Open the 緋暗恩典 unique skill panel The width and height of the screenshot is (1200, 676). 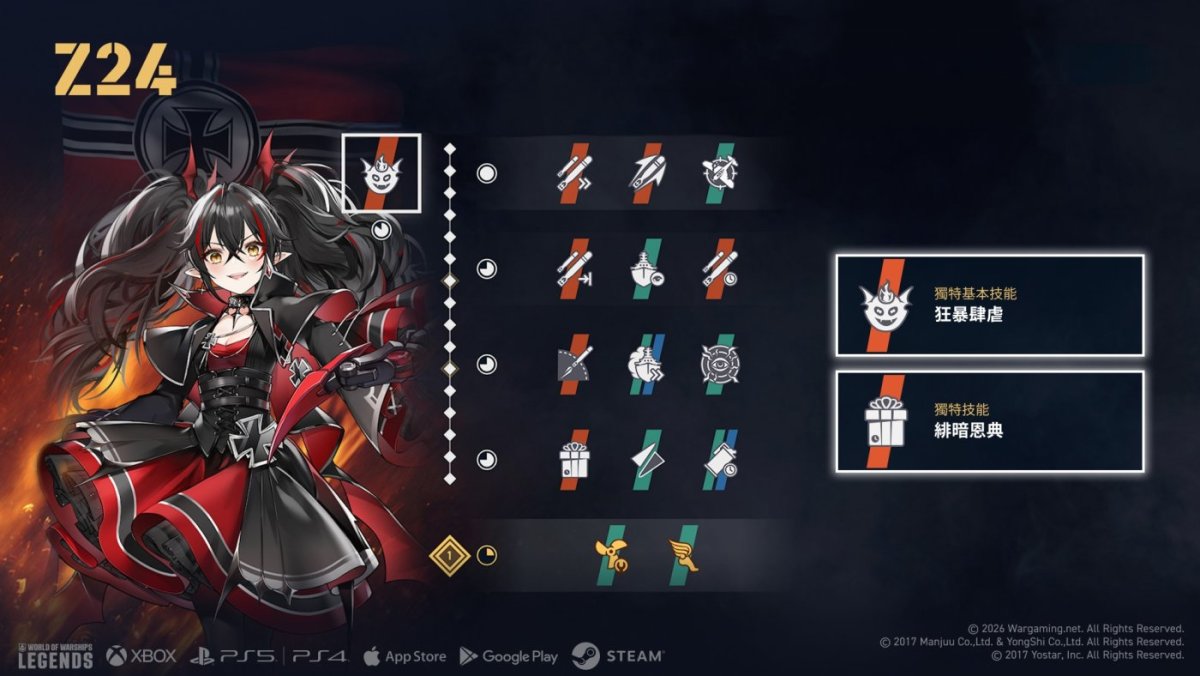(x=989, y=421)
